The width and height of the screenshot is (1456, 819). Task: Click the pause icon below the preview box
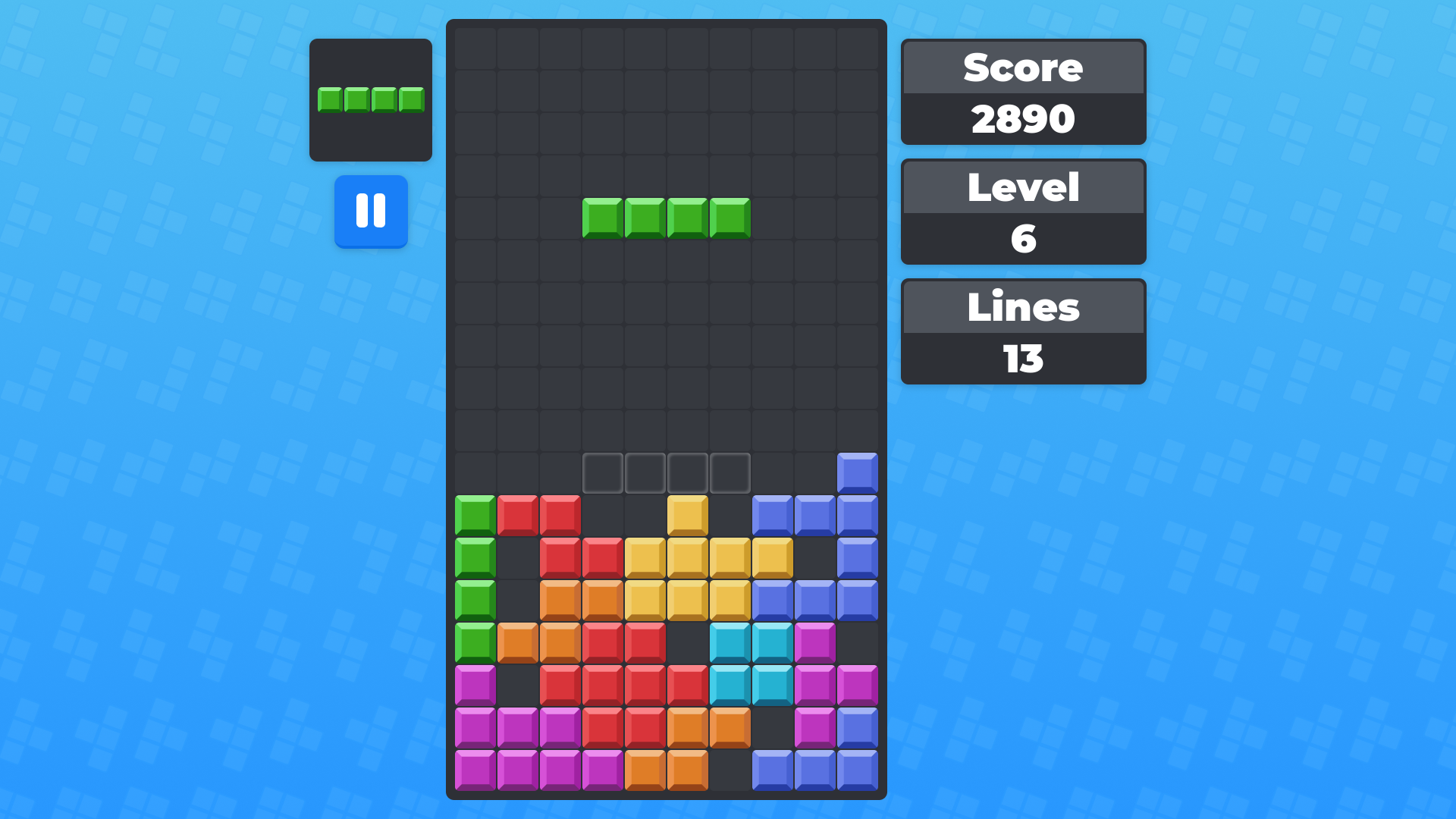(x=371, y=212)
